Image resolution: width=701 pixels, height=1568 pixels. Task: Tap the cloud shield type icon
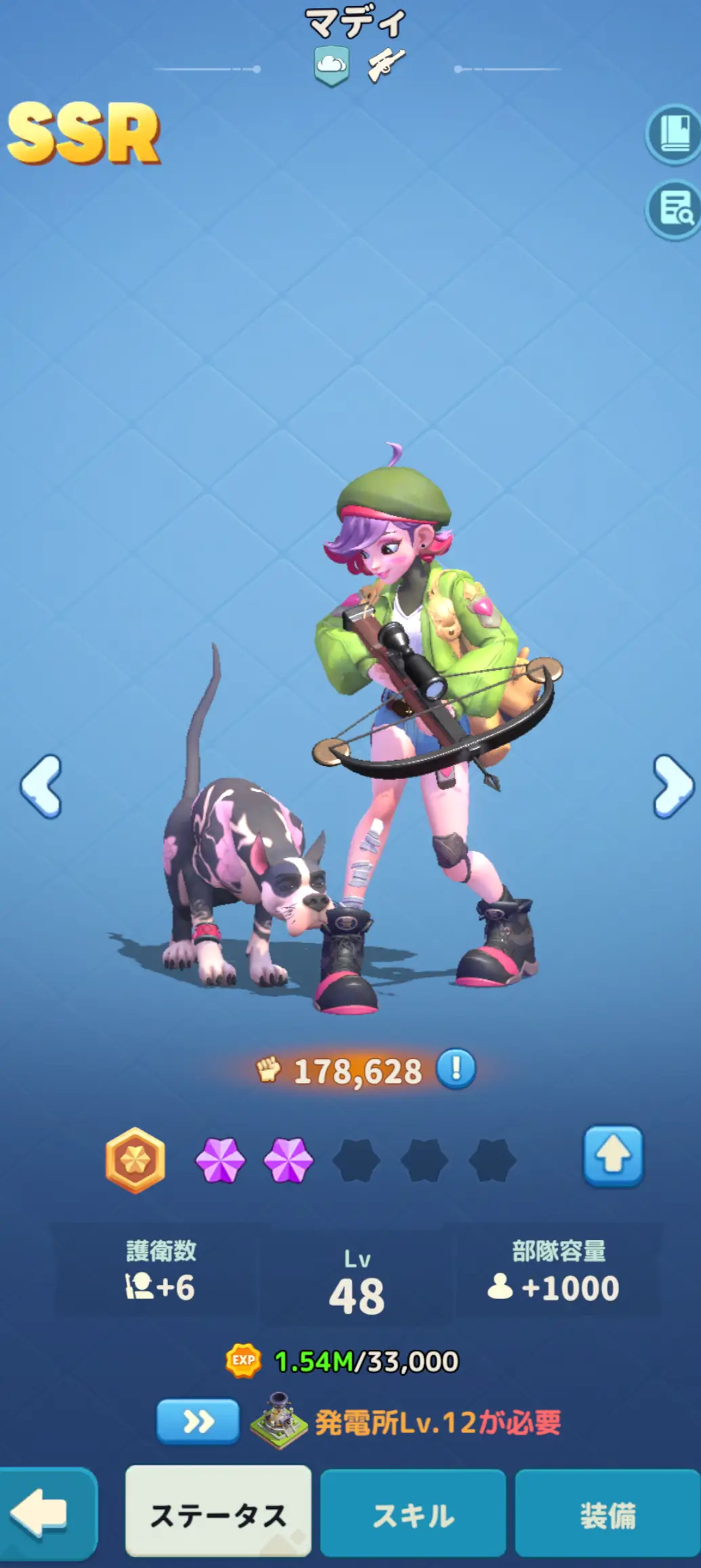pos(332,66)
